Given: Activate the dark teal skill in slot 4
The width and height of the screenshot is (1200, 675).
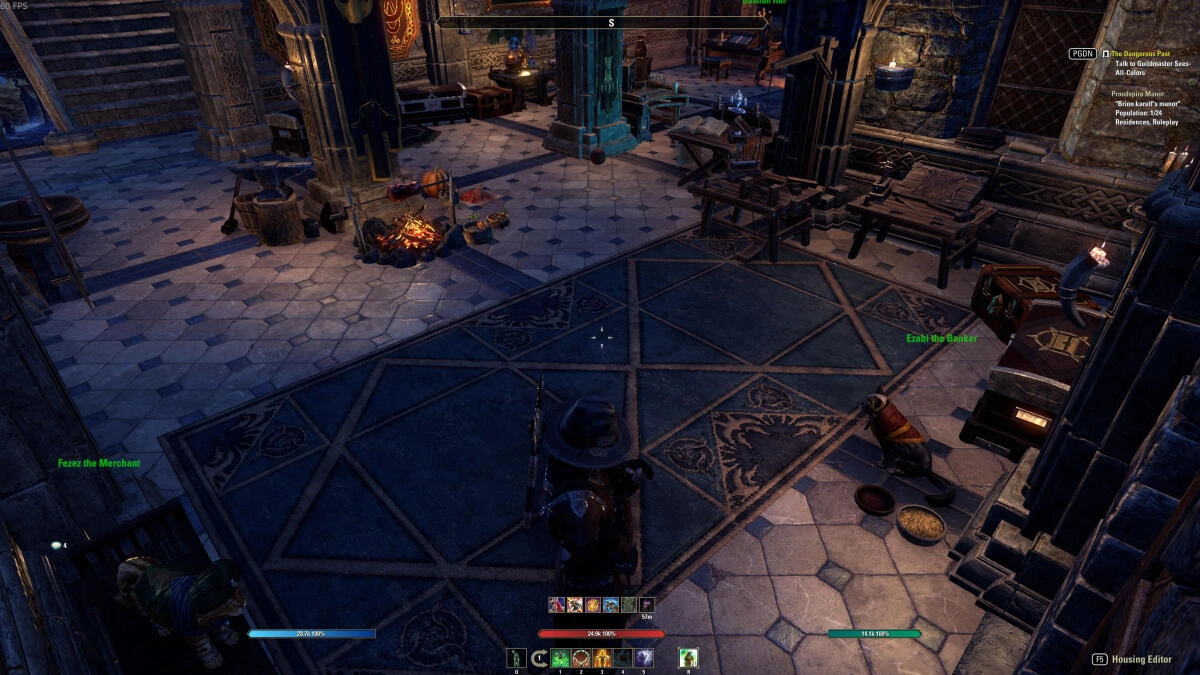Looking at the screenshot, I should [x=623, y=658].
